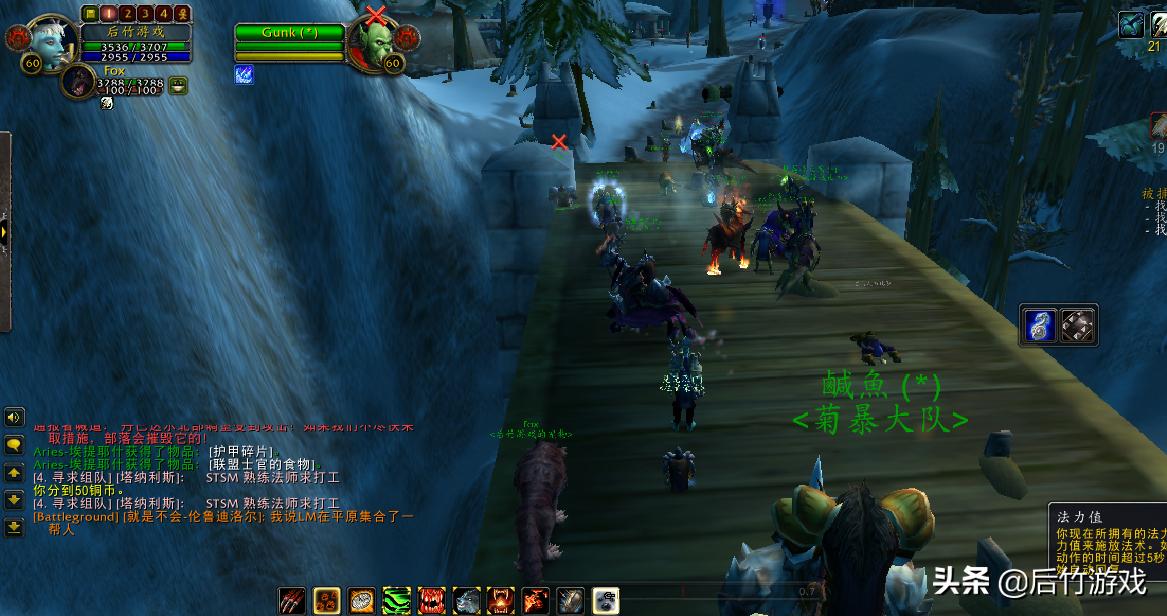Screen dimensions: 1167x616
Task: Open the chat voice/sound button
Action: [x=14, y=417]
